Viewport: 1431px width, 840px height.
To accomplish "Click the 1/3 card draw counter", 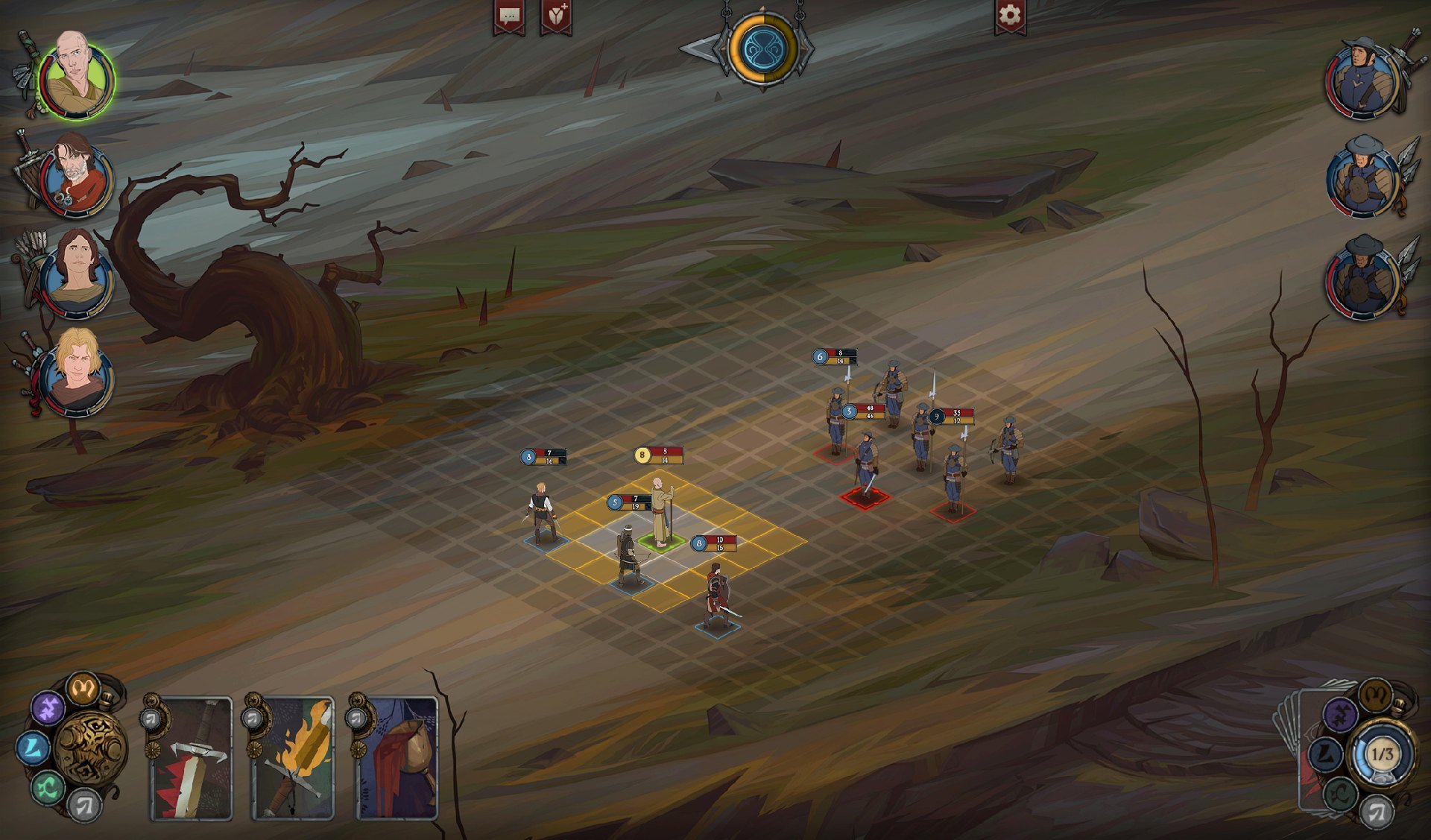I will coord(1383,754).
